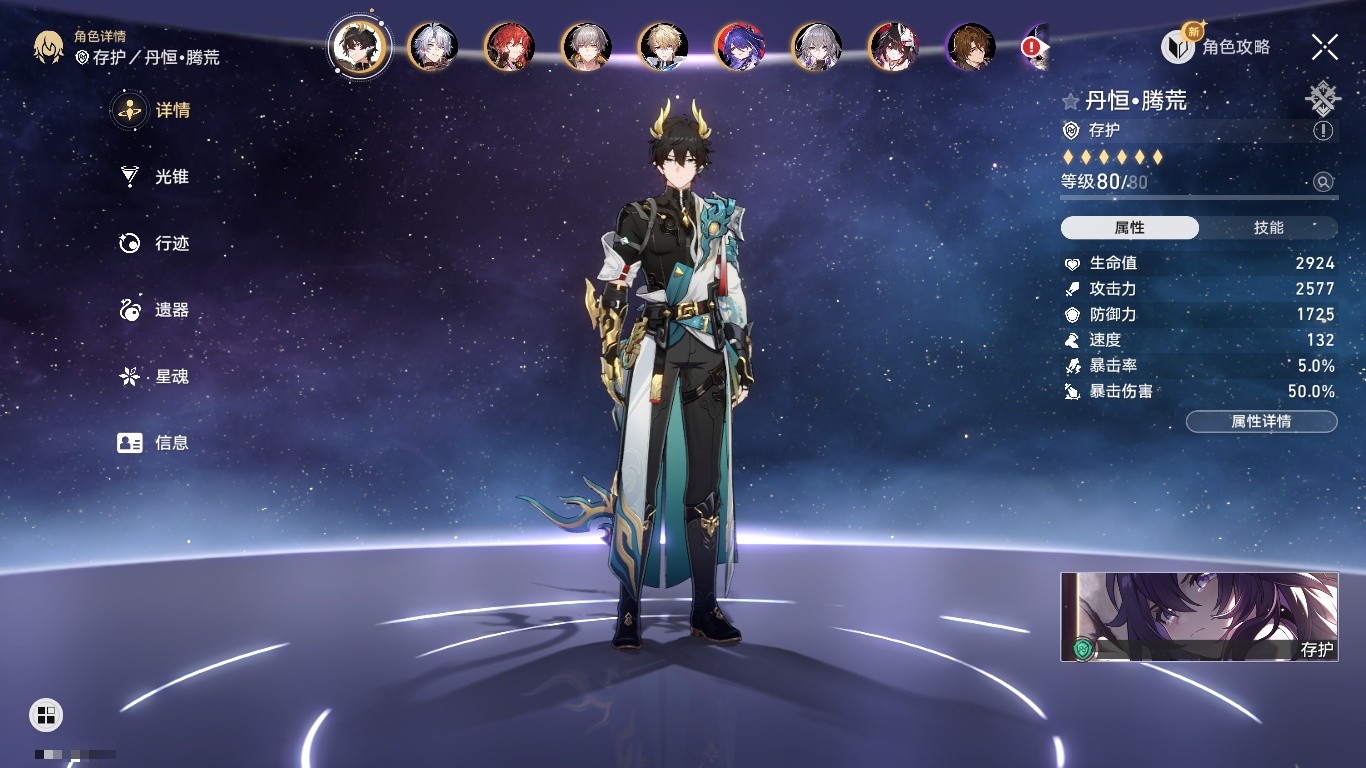
Task: Open 属性详情 attribute details
Action: pyautogui.click(x=1261, y=421)
